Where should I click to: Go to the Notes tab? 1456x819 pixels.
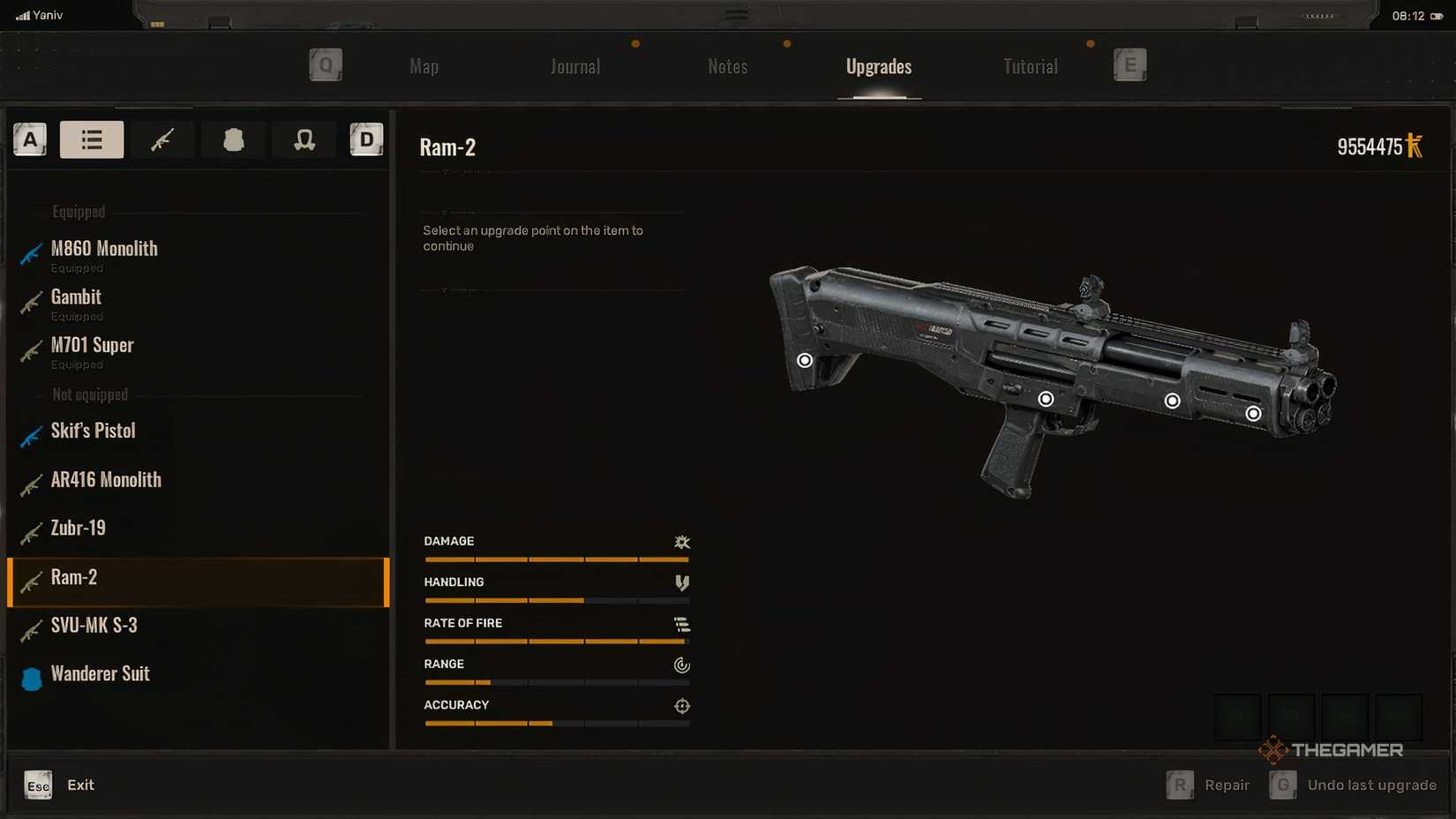727,67
